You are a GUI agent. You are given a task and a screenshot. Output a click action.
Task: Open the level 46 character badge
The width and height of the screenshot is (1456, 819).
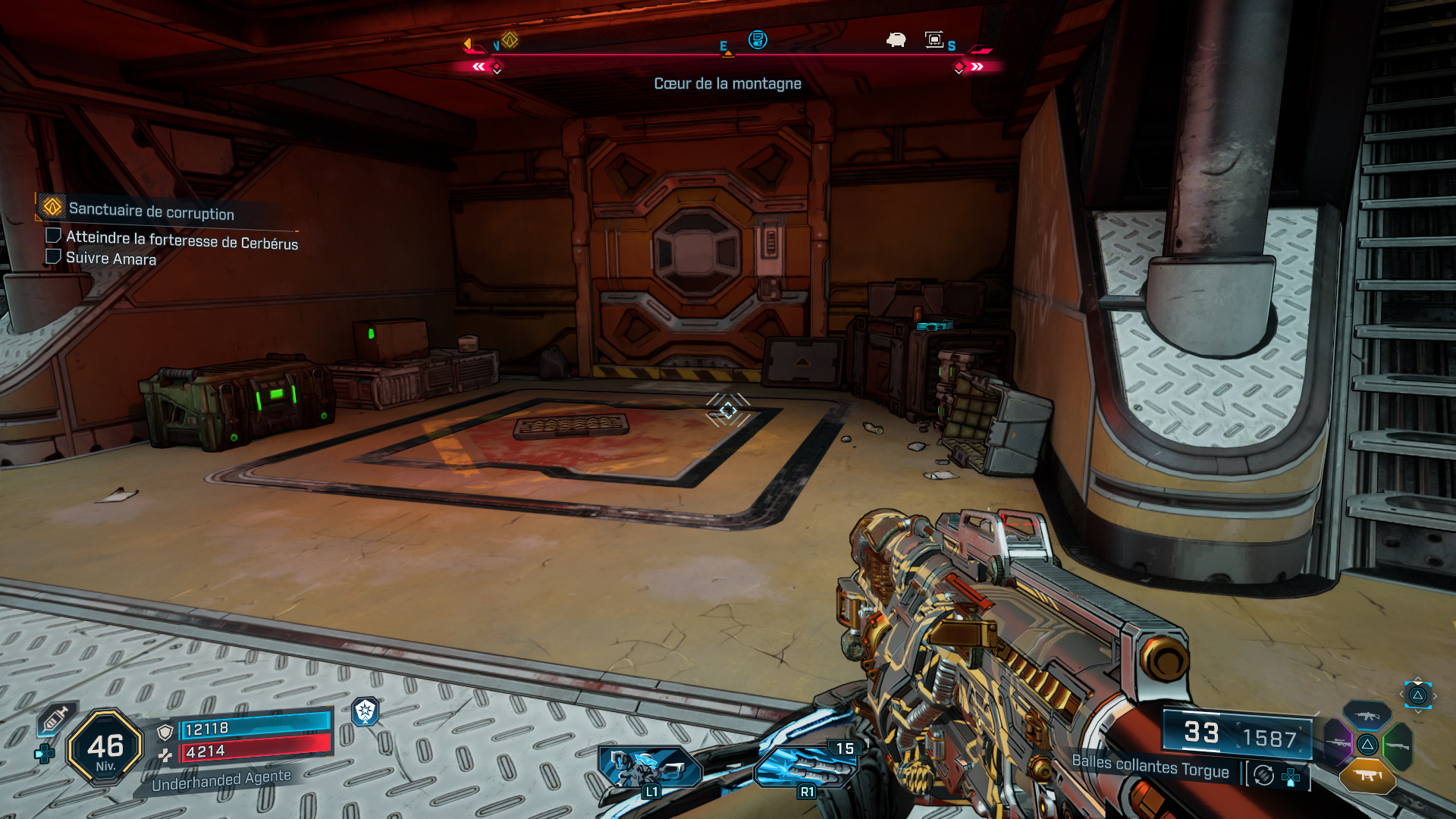coord(105,748)
